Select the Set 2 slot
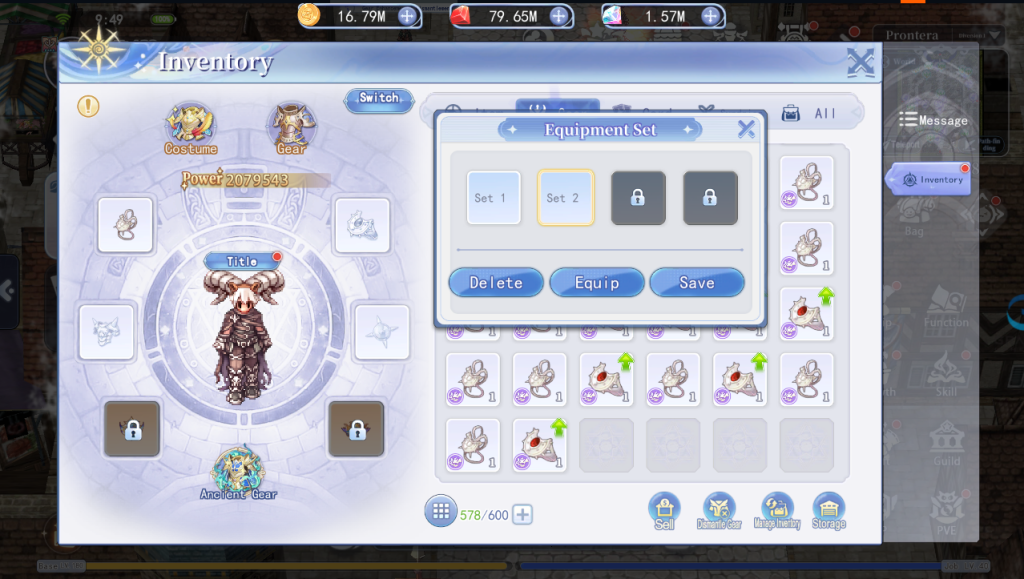Image resolution: width=1024 pixels, height=579 pixels. point(565,198)
